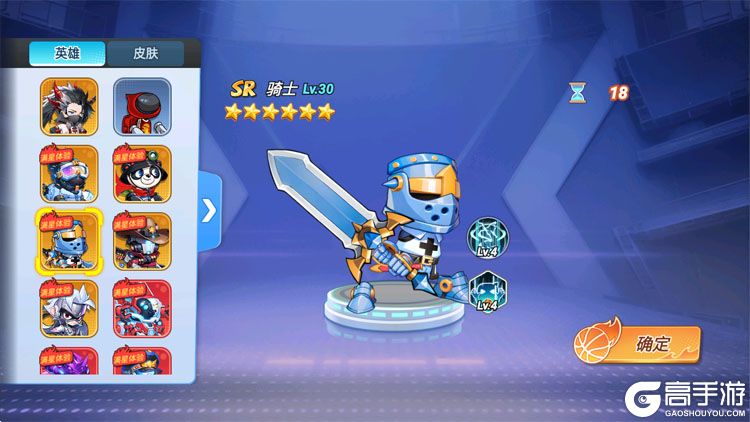The height and width of the screenshot is (422, 750).
Task: View the knight's upper Lv.4 skill icon
Action: click(x=488, y=238)
